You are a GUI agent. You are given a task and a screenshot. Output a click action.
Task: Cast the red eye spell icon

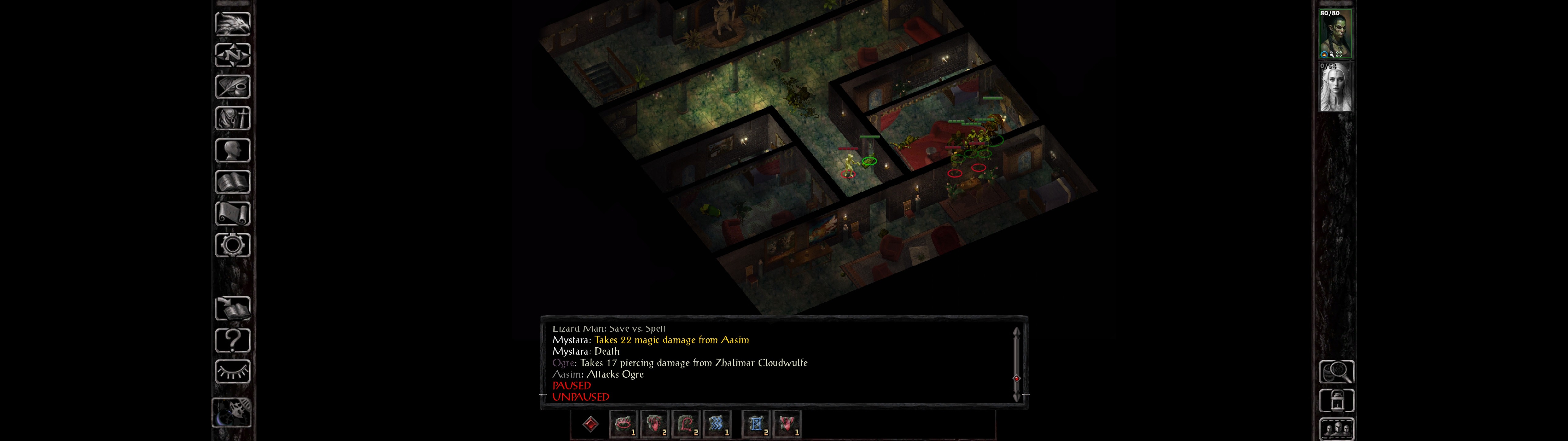623,424
